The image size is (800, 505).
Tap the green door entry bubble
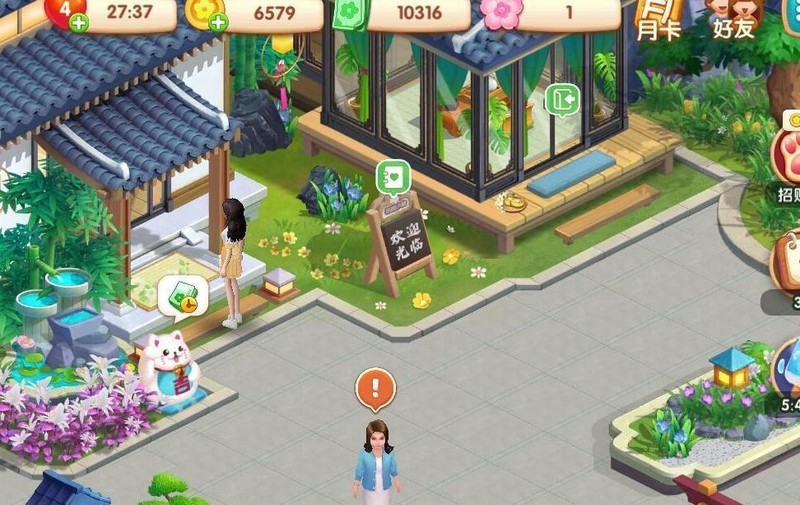pyautogui.click(x=562, y=100)
